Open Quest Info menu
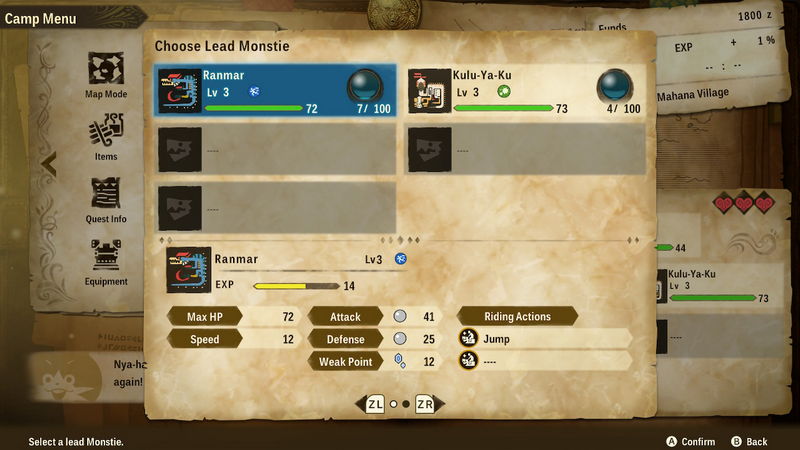The width and height of the screenshot is (800, 450). 105,199
